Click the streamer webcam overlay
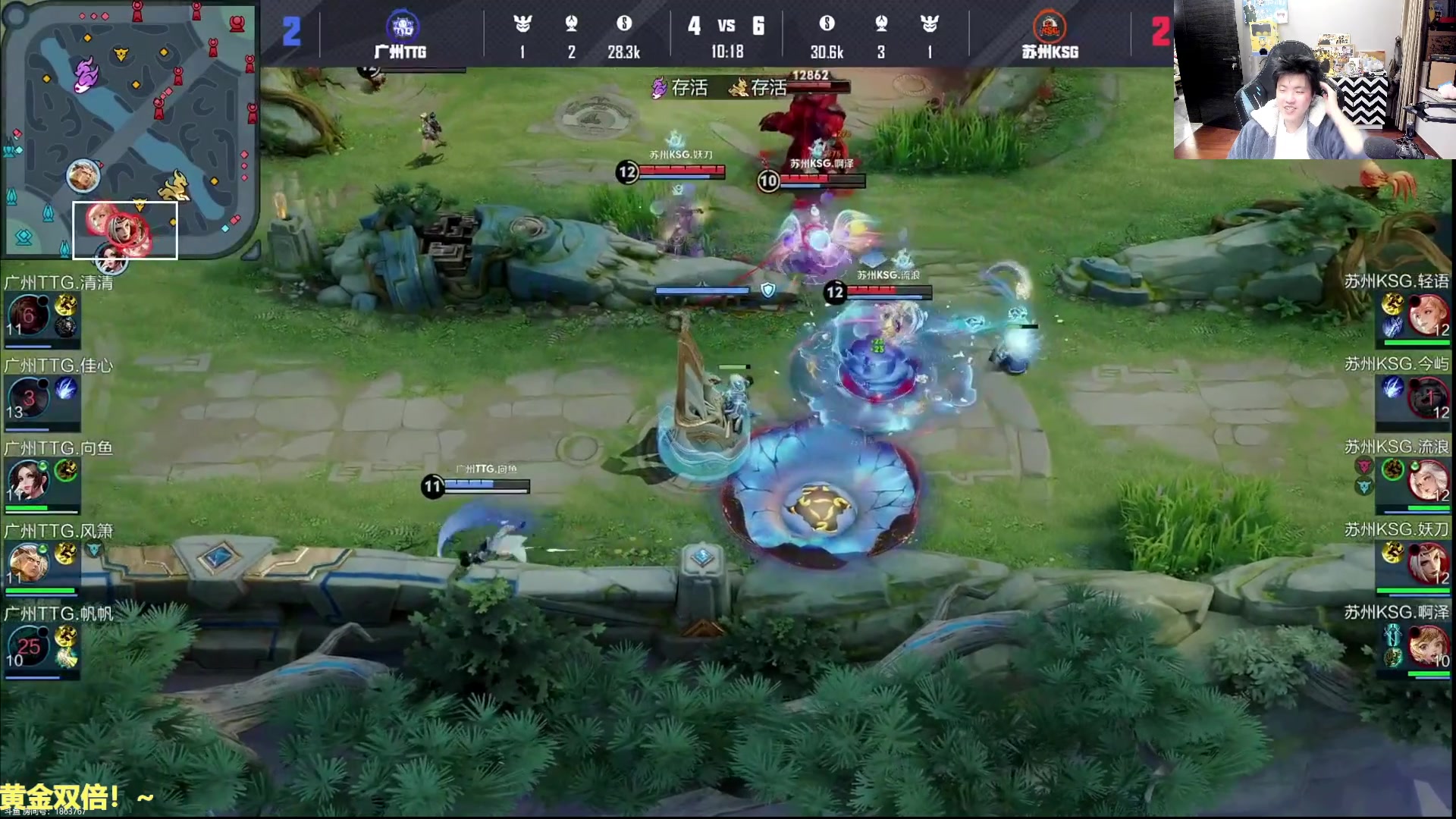This screenshot has width=1456, height=819. 1313,80
